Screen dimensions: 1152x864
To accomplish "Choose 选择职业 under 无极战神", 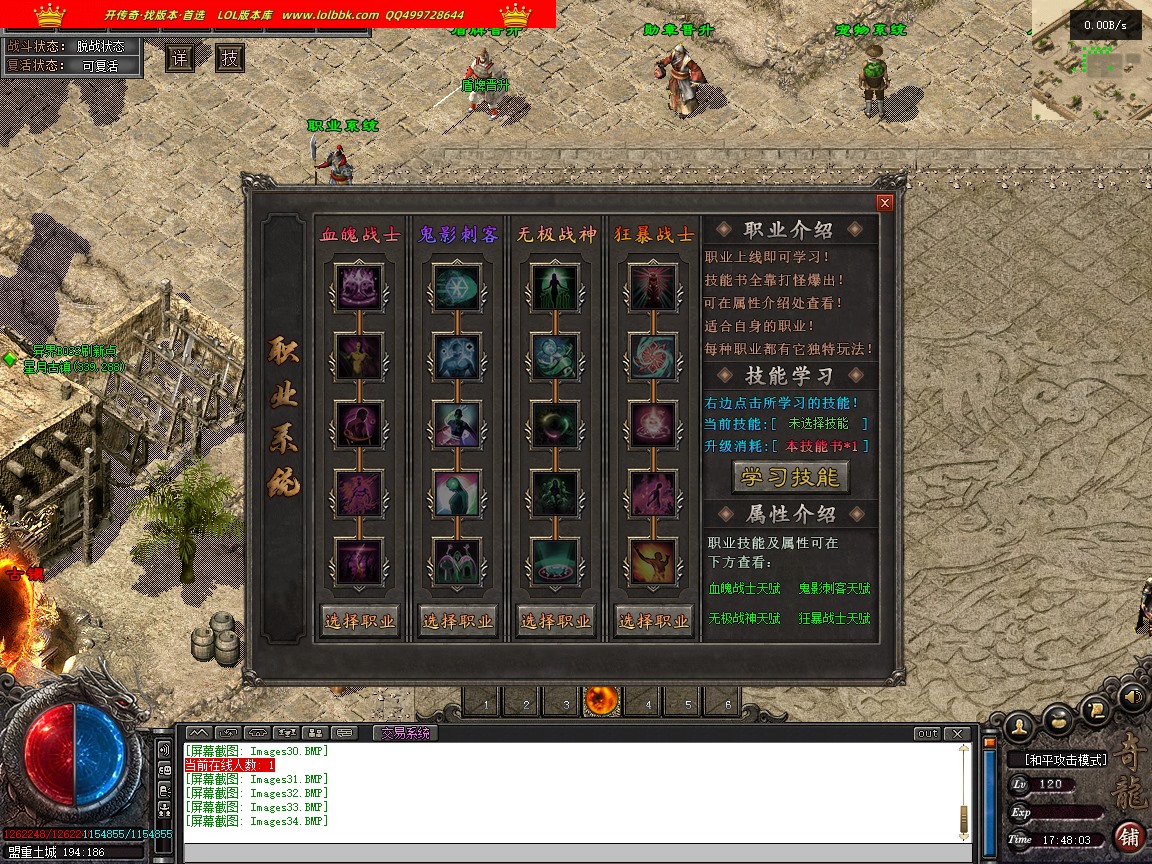I will pyautogui.click(x=556, y=620).
